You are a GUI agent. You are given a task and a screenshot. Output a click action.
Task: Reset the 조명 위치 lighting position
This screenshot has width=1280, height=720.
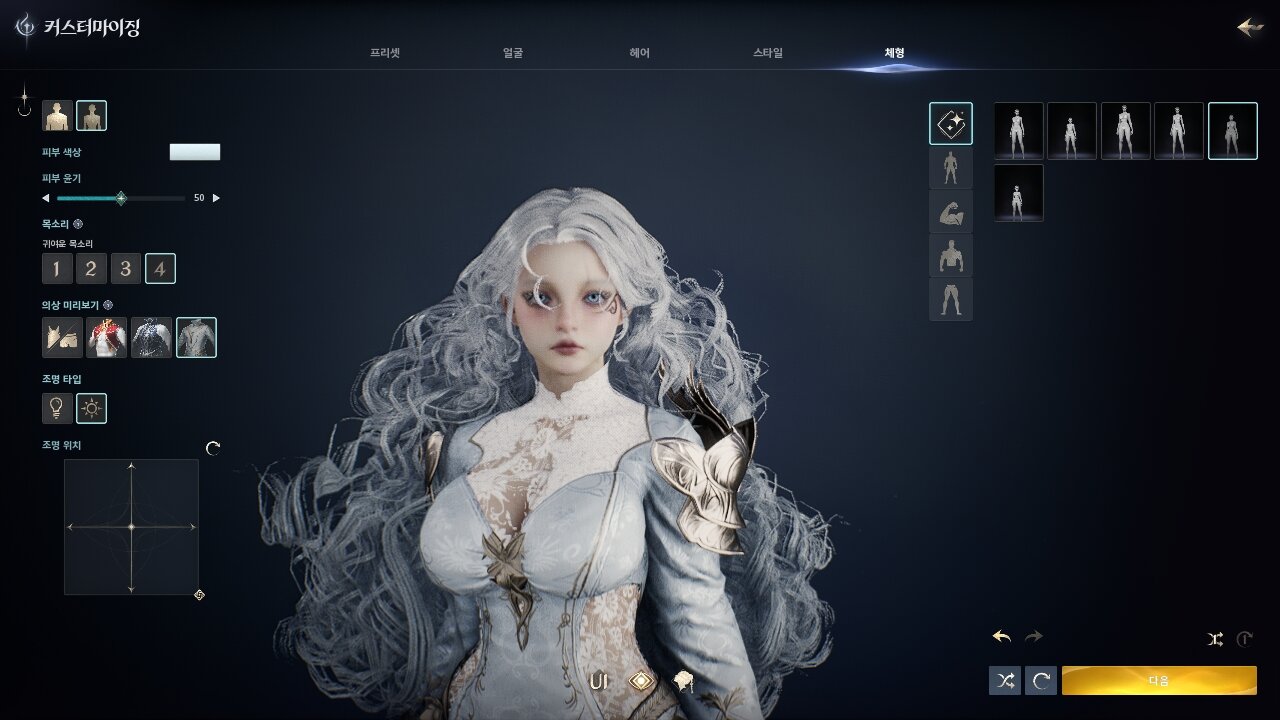tap(213, 449)
